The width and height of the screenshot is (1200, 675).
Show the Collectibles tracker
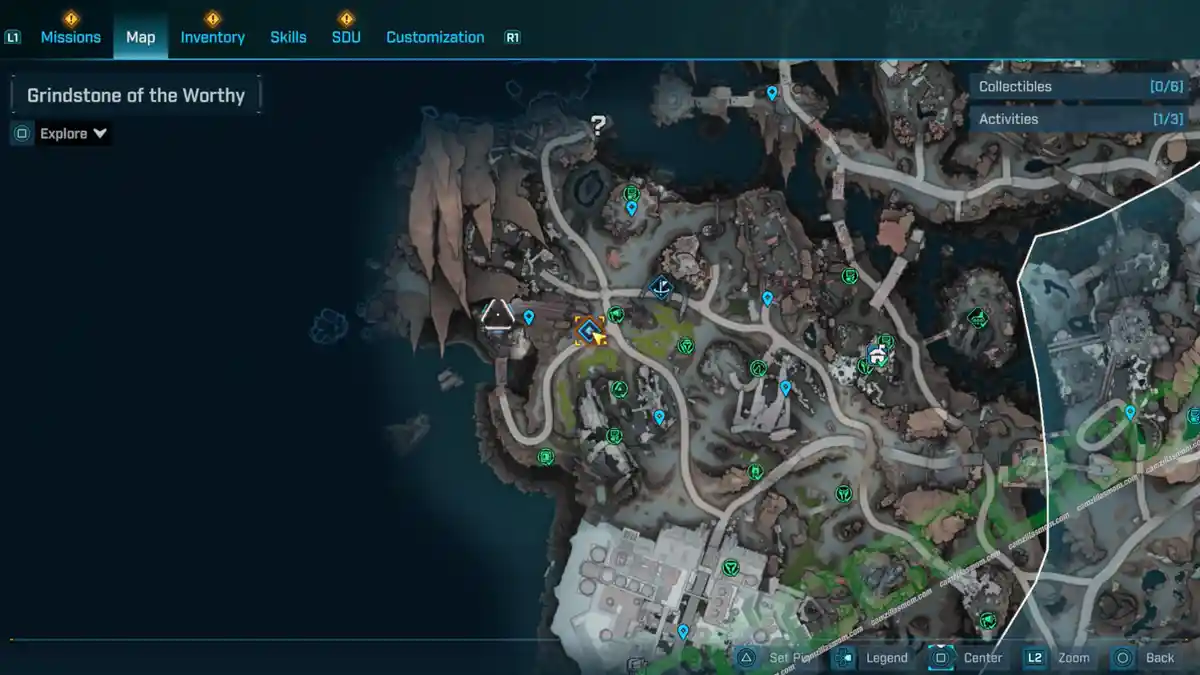[1081, 86]
